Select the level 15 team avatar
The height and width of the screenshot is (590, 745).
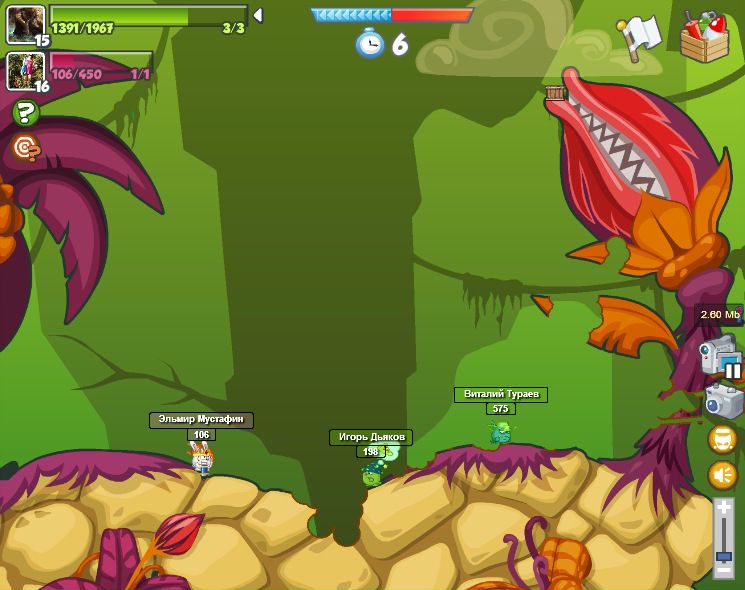(25, 24)
